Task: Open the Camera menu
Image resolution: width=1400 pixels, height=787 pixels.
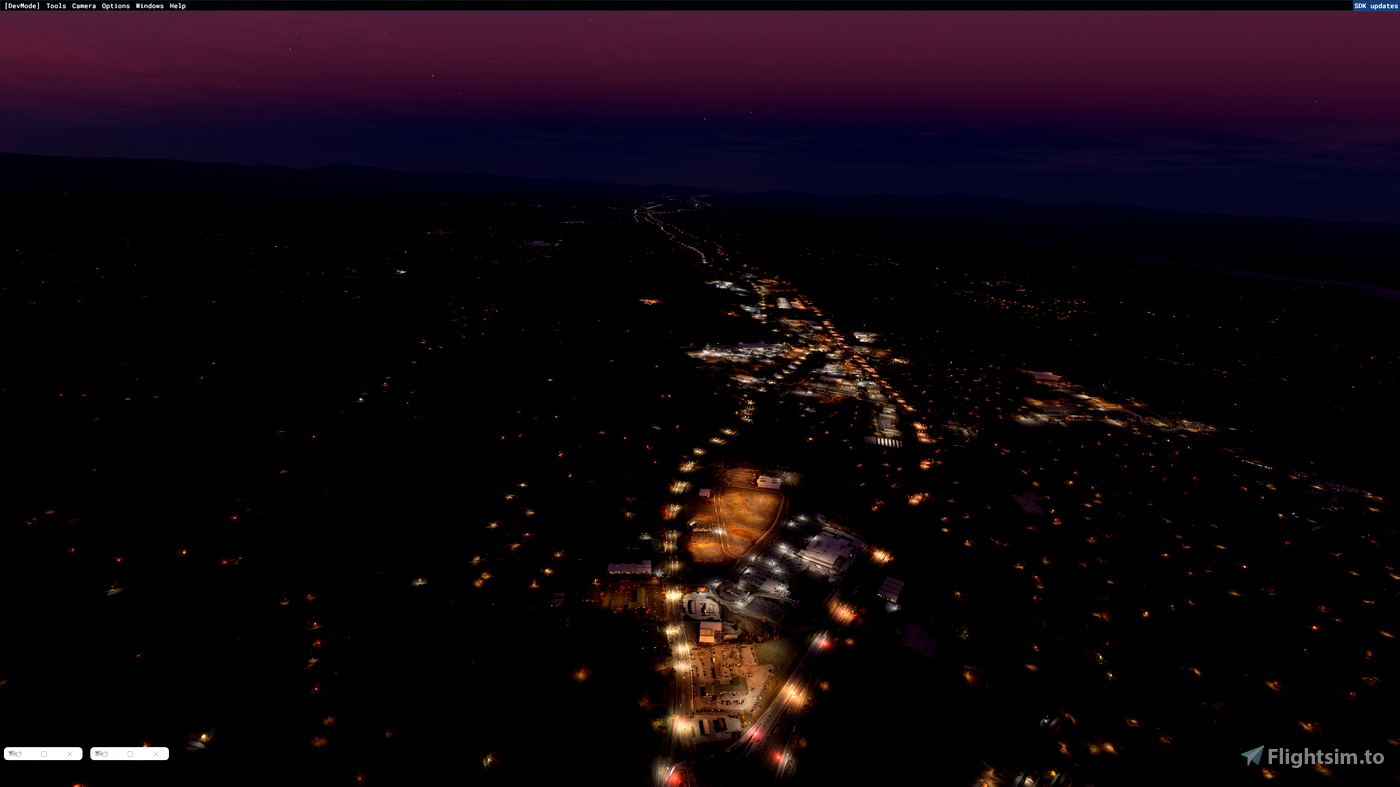Action: pos(82,5)
